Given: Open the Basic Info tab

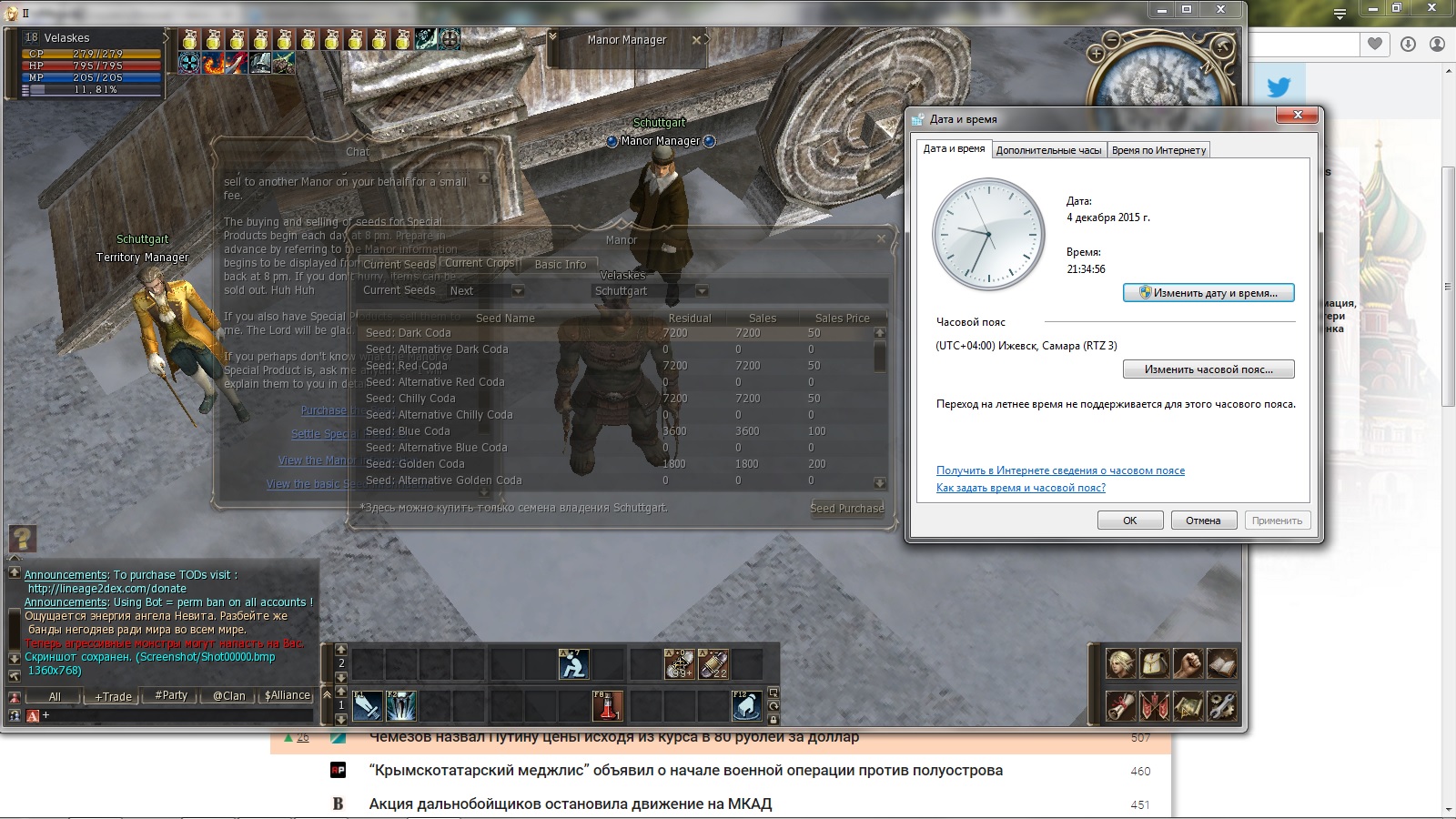Looking at the screenshot, I should coord(560,264).
